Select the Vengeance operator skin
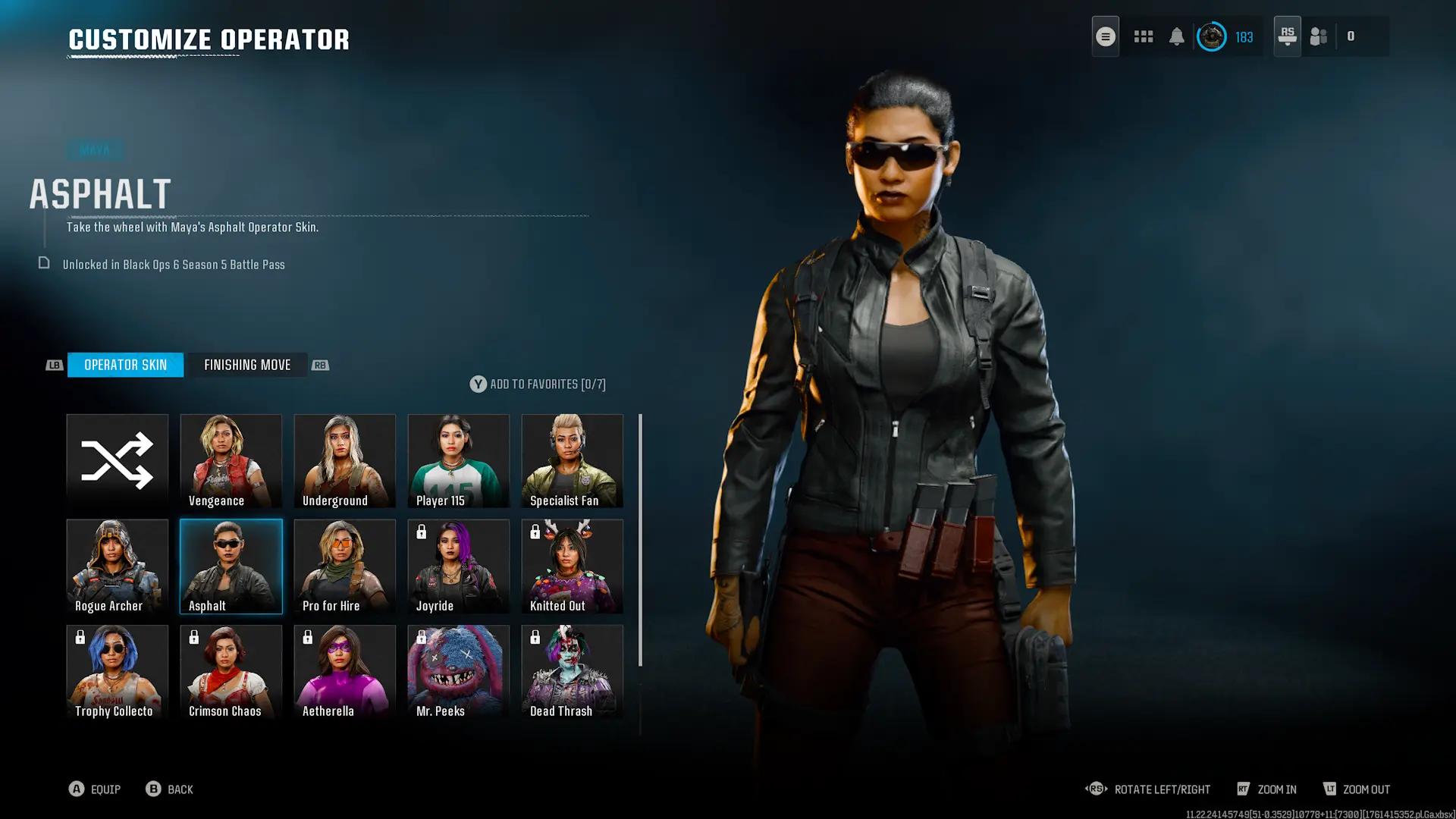The width and height of the screenshot is (1456, 819). click(x=231, y=460)
